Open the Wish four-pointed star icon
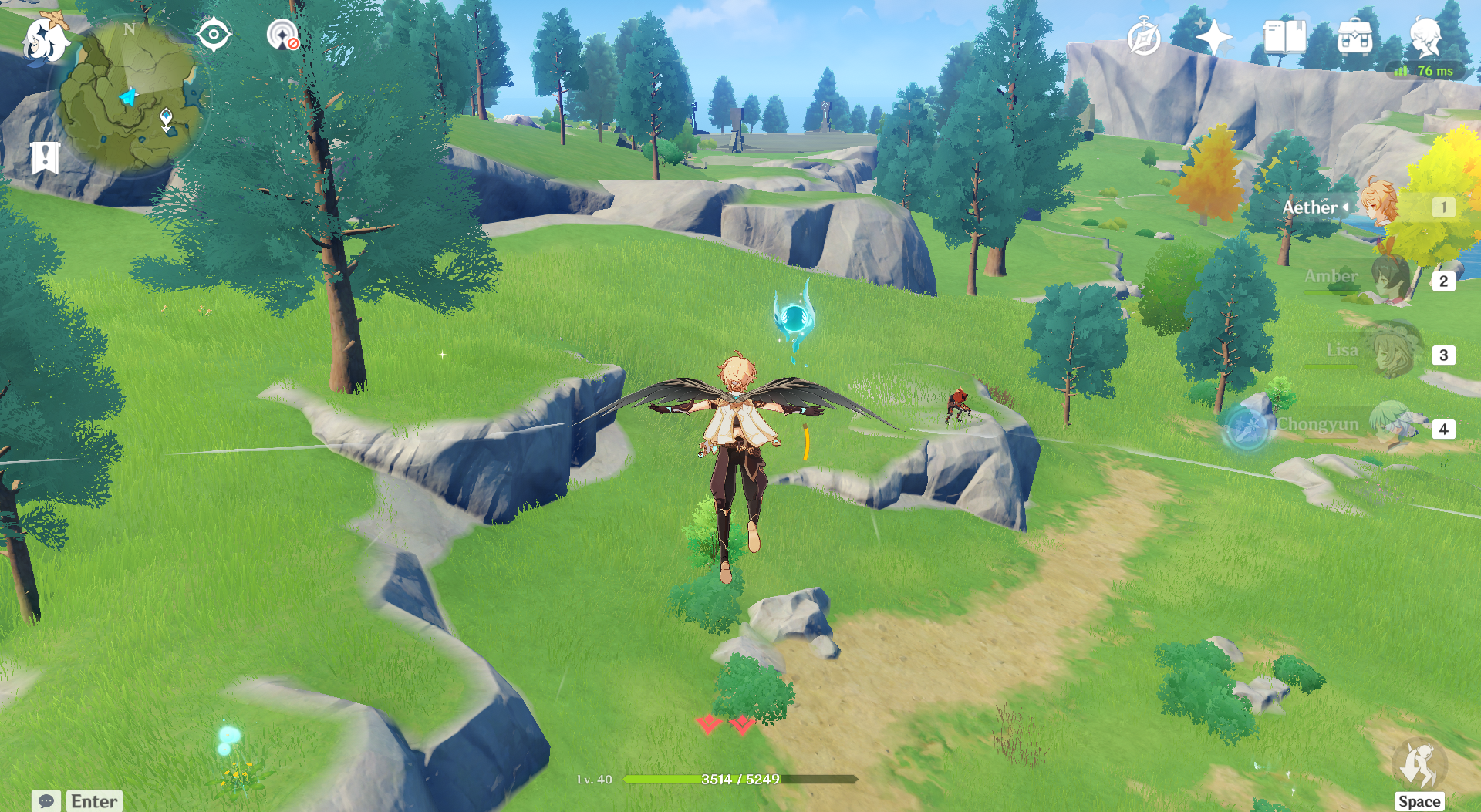This screenshot has height=812, width=1481. click(x=1213, y=37)
